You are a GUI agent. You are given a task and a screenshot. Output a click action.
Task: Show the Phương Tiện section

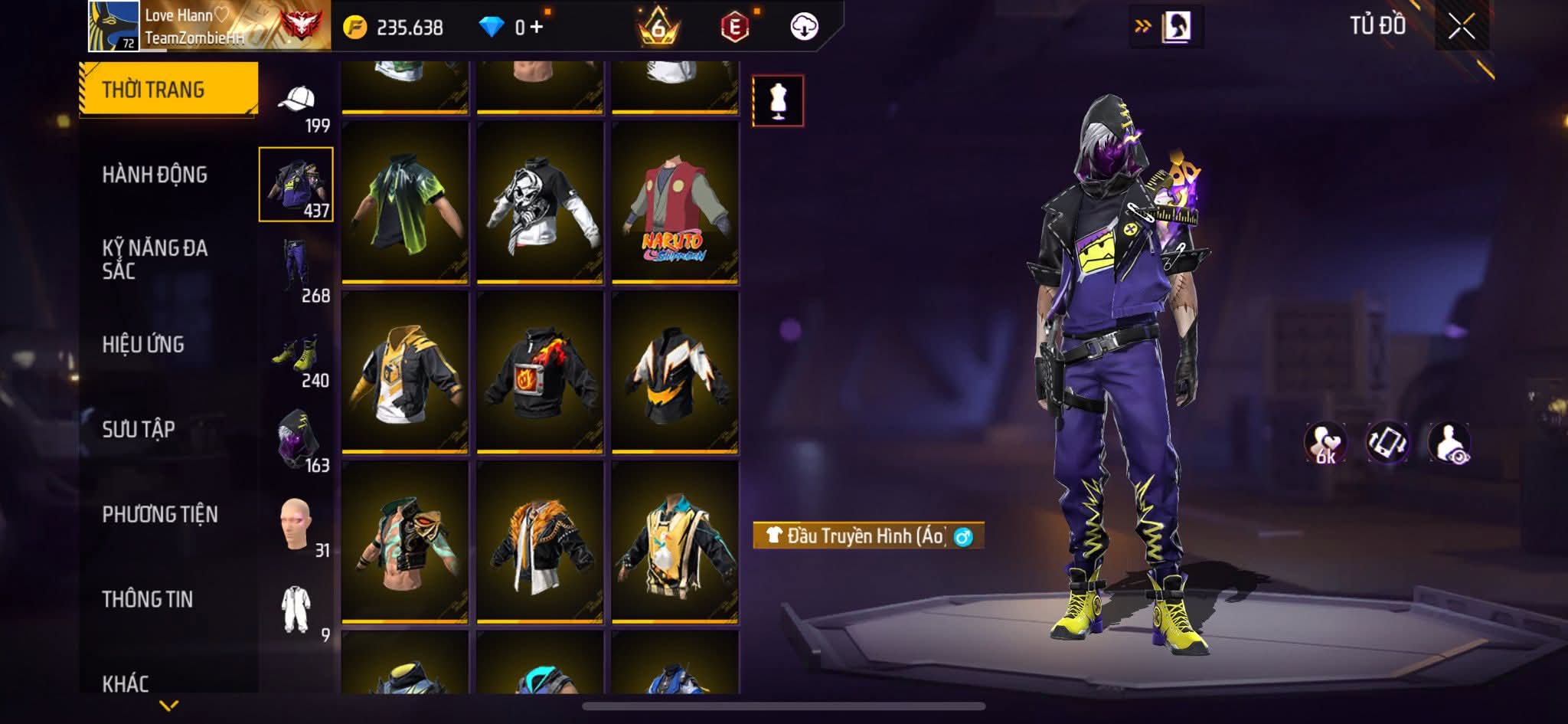point(160,514)
